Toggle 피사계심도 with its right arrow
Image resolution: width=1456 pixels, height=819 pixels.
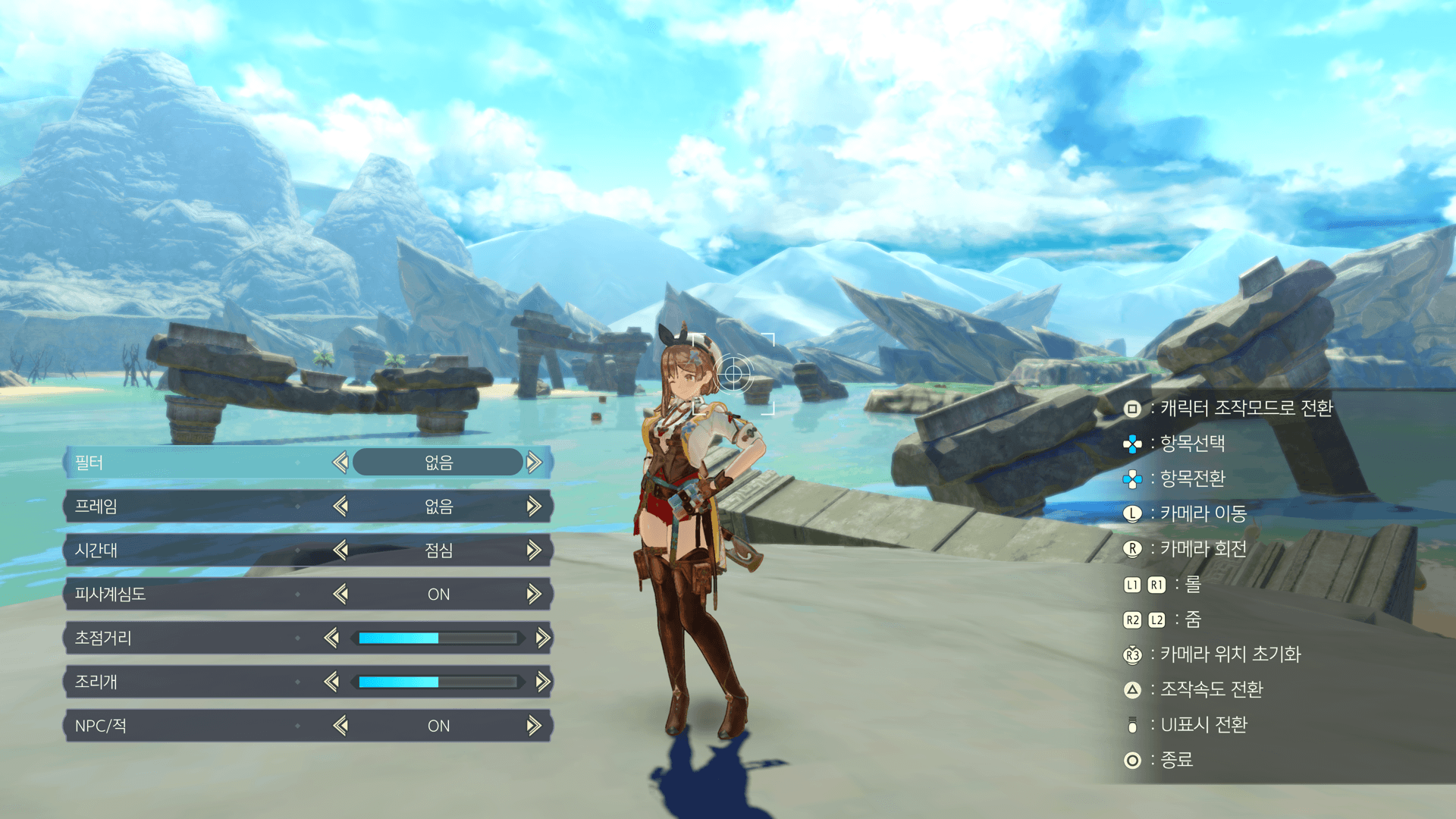pyautogui.click(x=535, y=594)
